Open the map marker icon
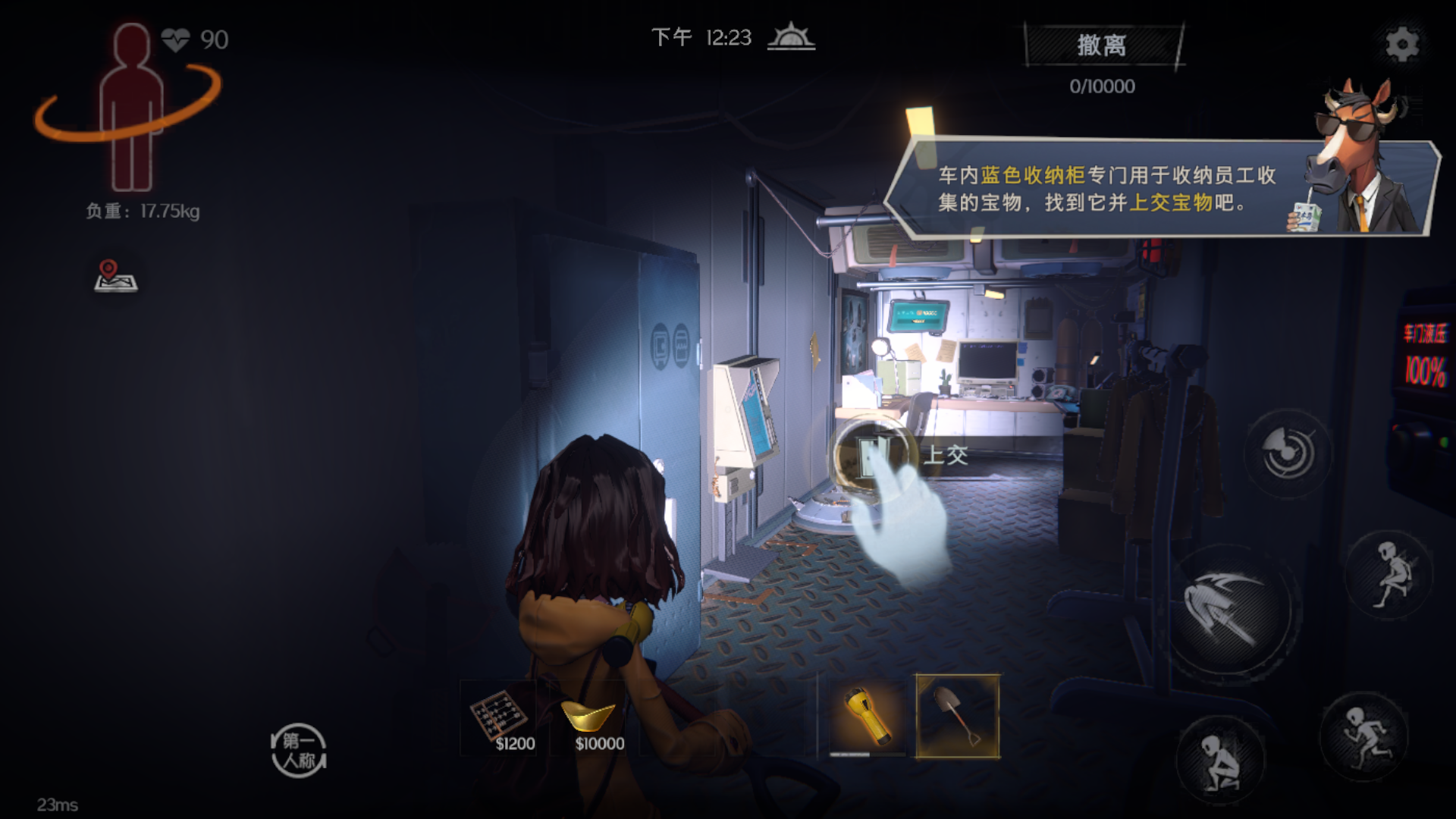The width and height of the screenshot is (1456, 819). (x=115, y=276)
